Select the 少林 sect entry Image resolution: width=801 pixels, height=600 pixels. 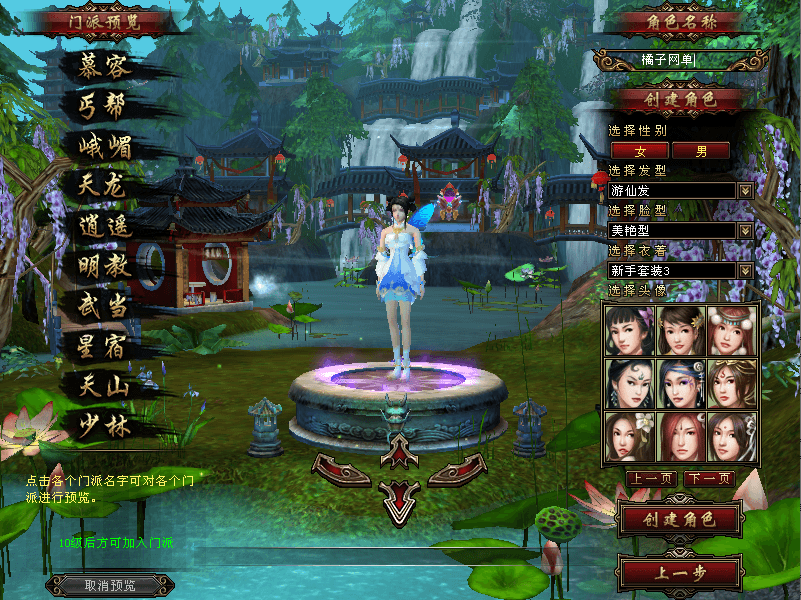coord(104,426)
